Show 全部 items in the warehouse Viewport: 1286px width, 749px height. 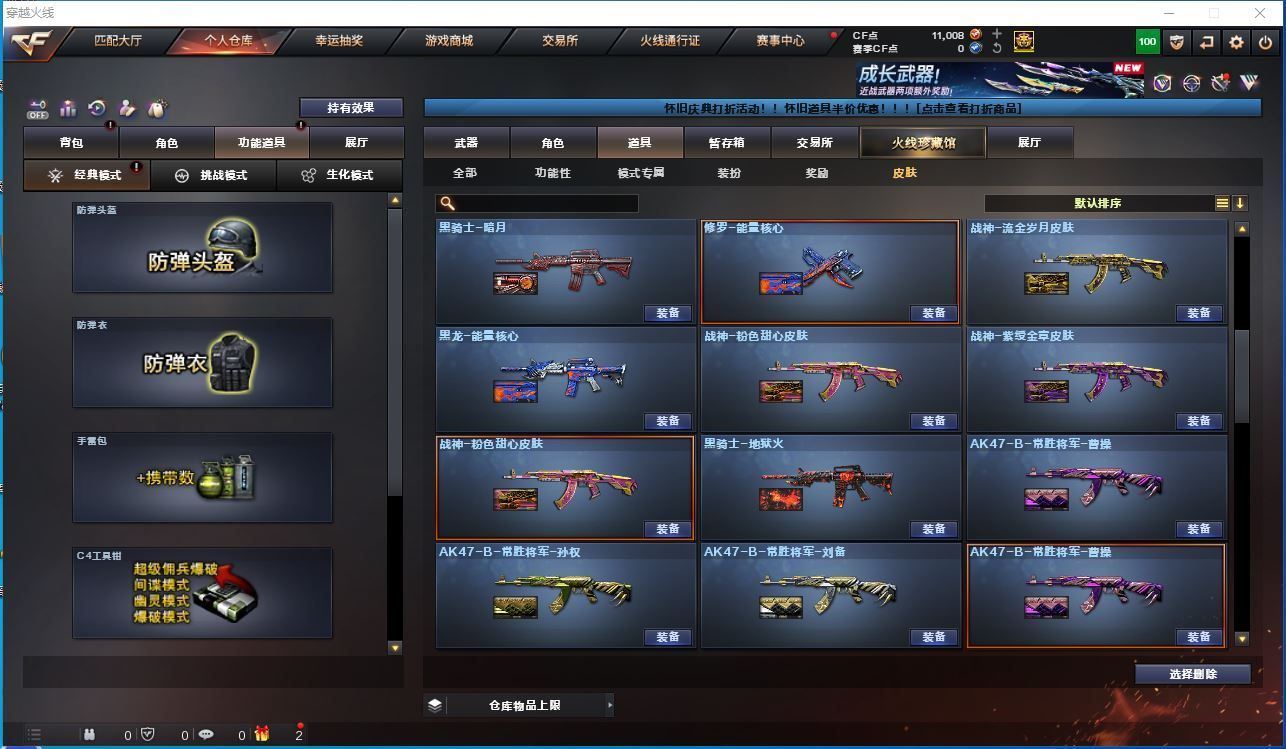465,173
